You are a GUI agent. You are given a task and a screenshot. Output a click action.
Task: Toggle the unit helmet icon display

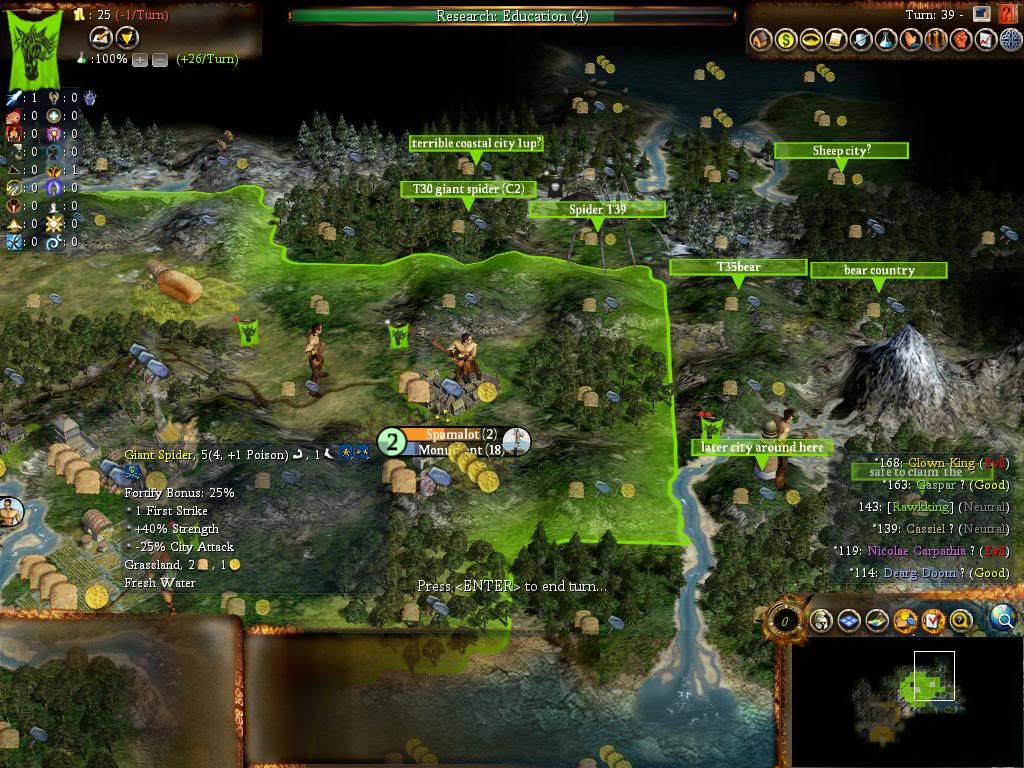pyautogui.click(x=821, y=621)
